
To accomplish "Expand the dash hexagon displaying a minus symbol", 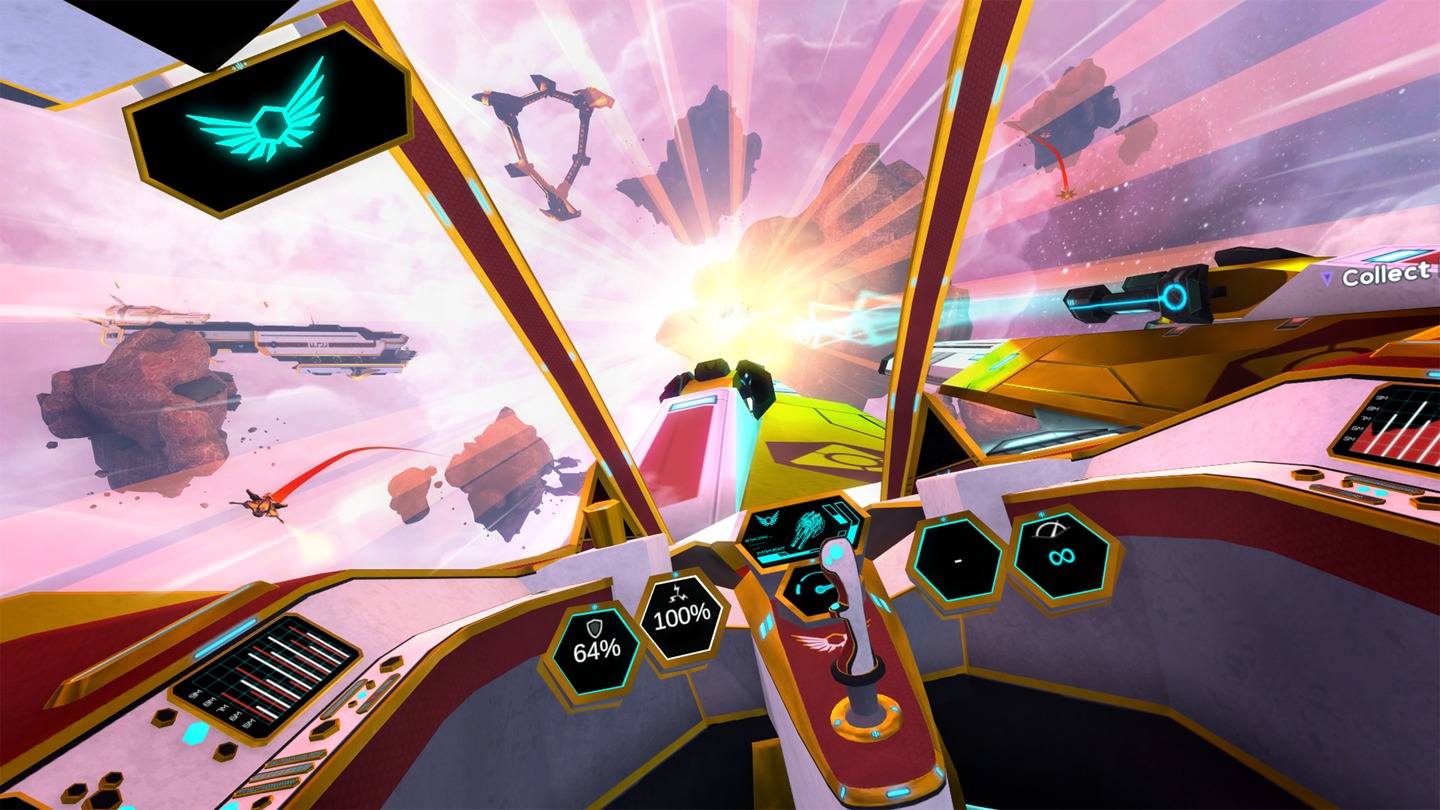I will pyautogui.click(x=957, y=562).
